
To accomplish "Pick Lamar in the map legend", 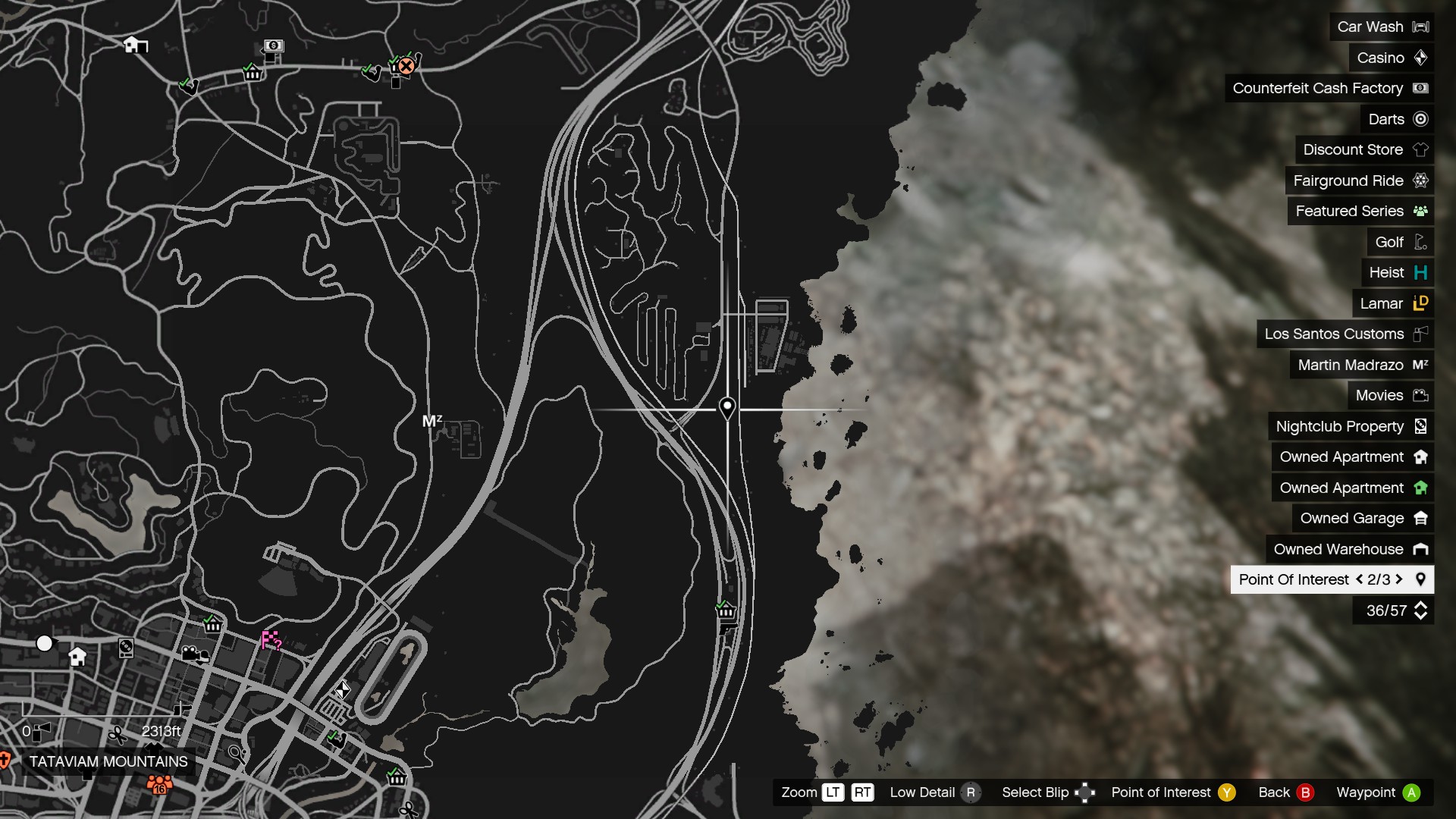I will [1392, 303].
